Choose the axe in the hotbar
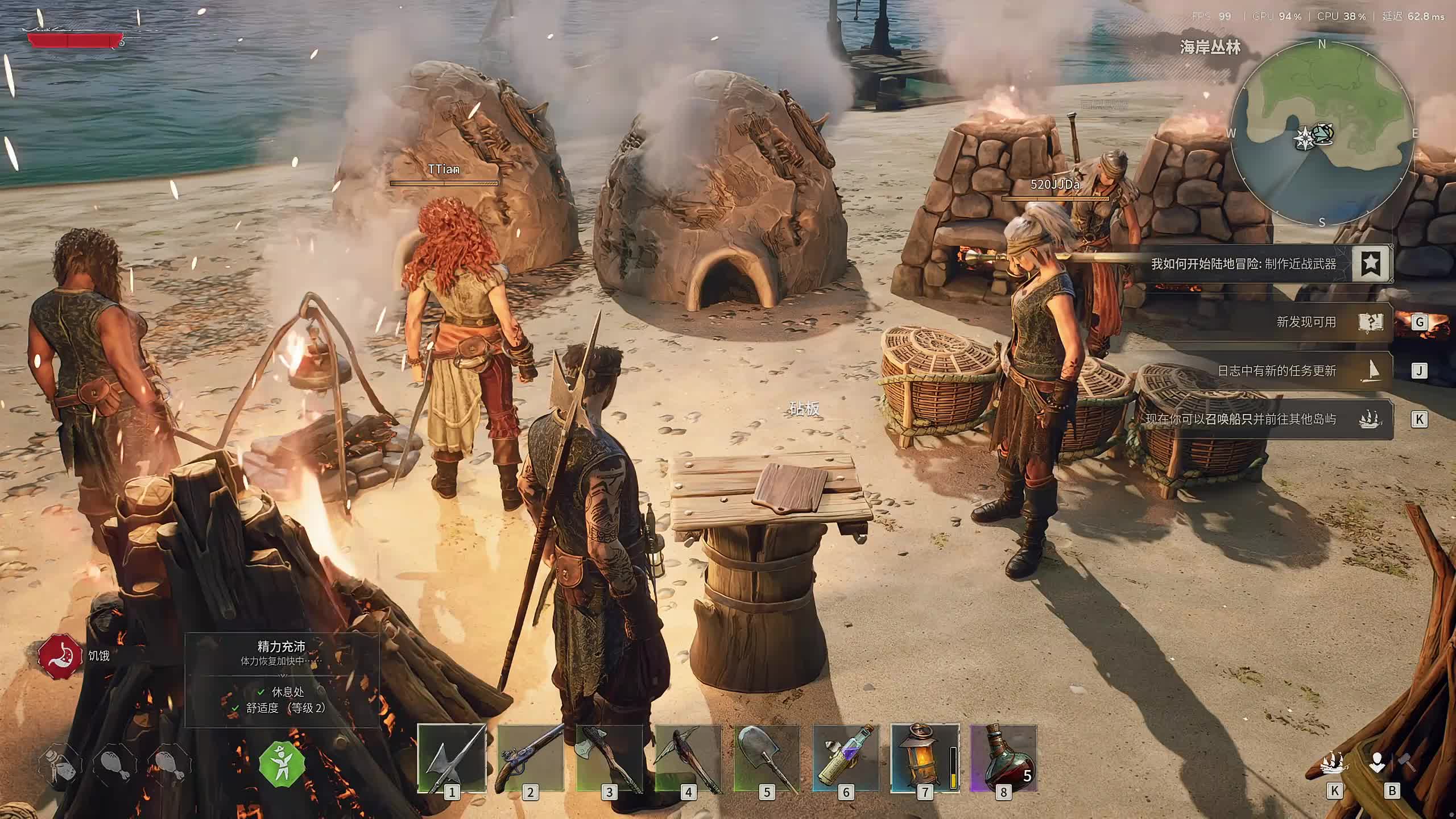 609,758
